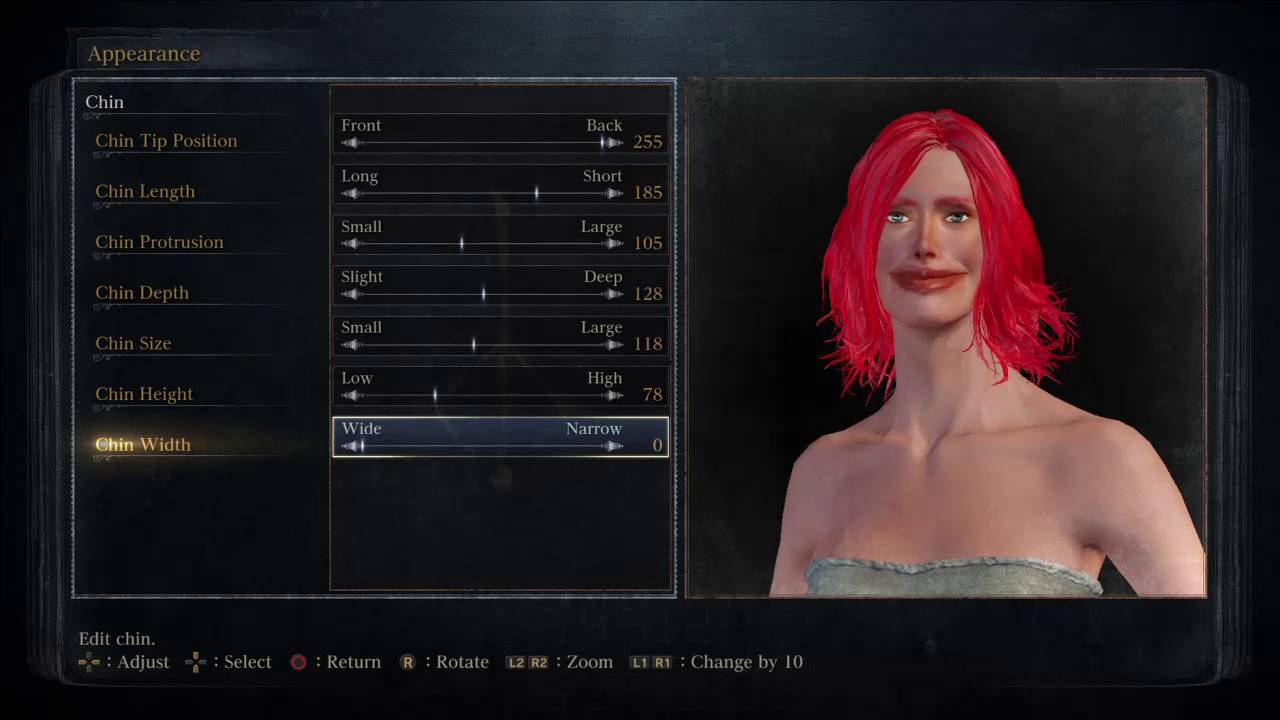Adjust the Long to Short slider

482,193
